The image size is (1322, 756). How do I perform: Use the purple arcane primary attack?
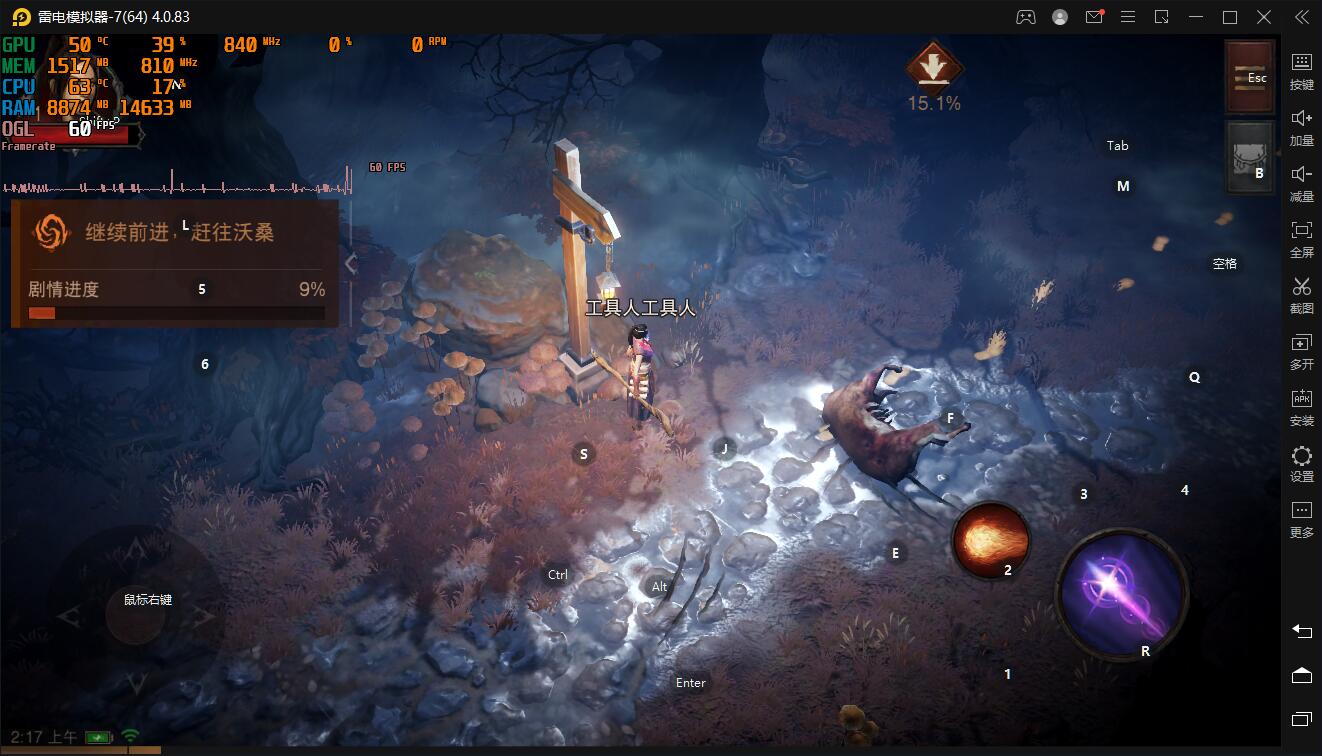coord(1122,592)
